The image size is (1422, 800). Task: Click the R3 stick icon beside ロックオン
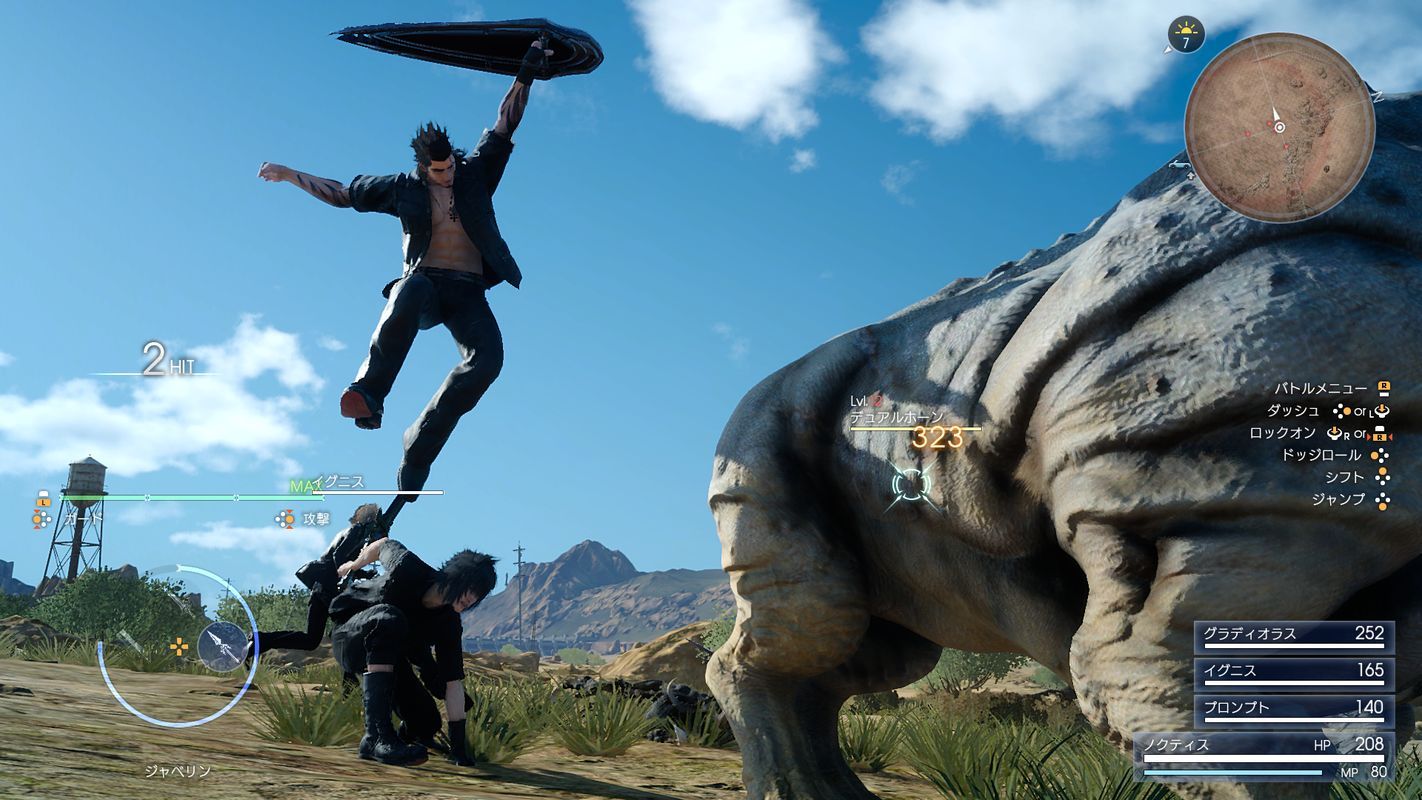click(x=1334, y=434)
